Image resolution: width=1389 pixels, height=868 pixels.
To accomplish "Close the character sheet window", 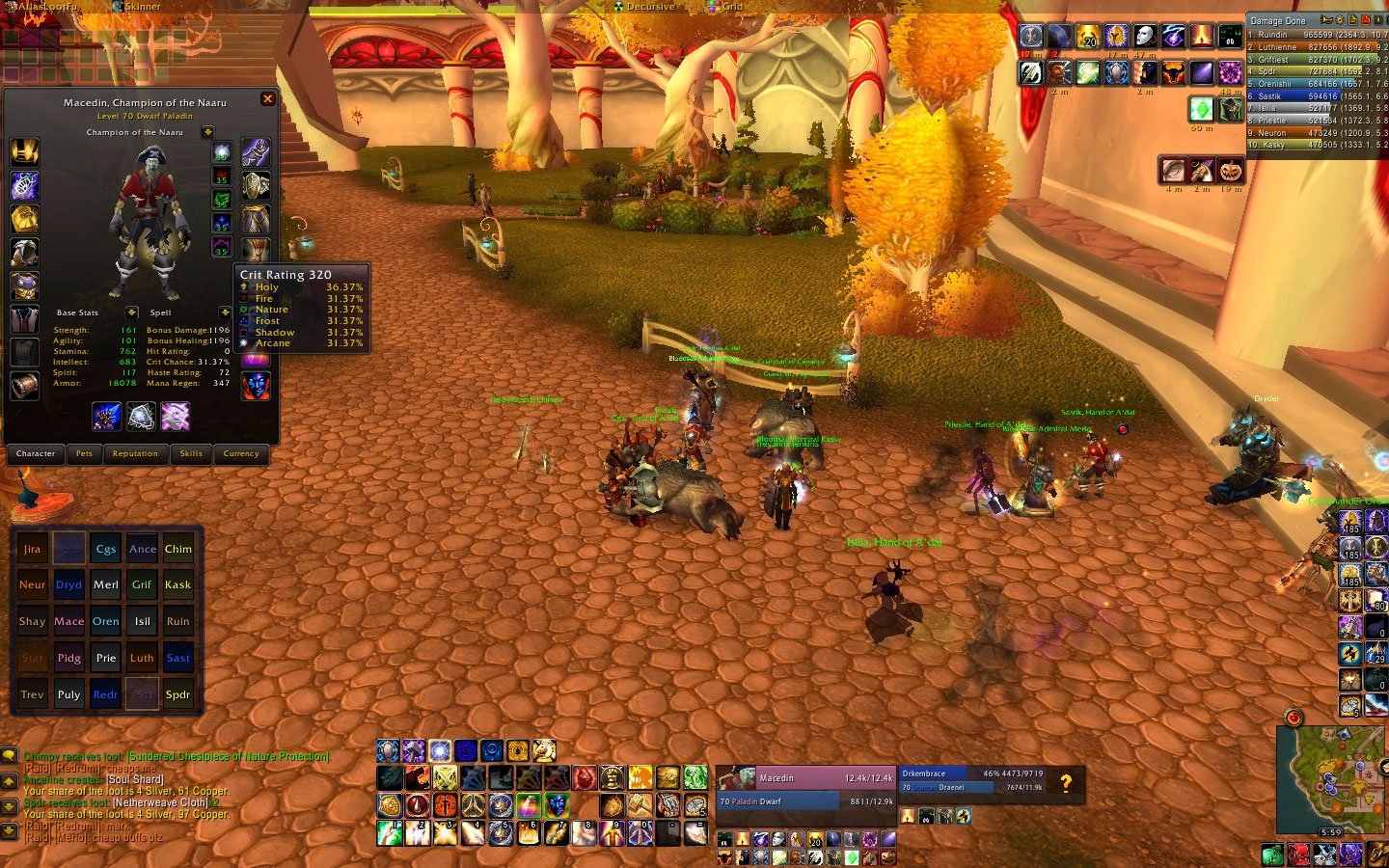I will [x=267, y=98].
